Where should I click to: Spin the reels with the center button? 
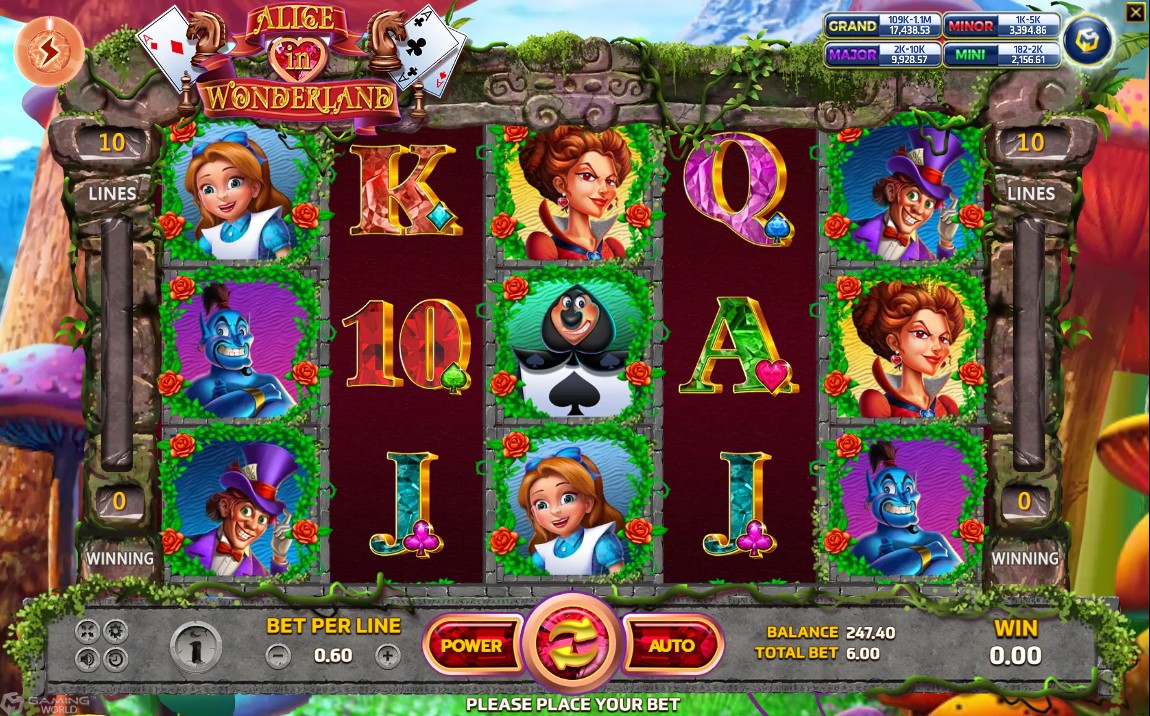pos(573,646)
